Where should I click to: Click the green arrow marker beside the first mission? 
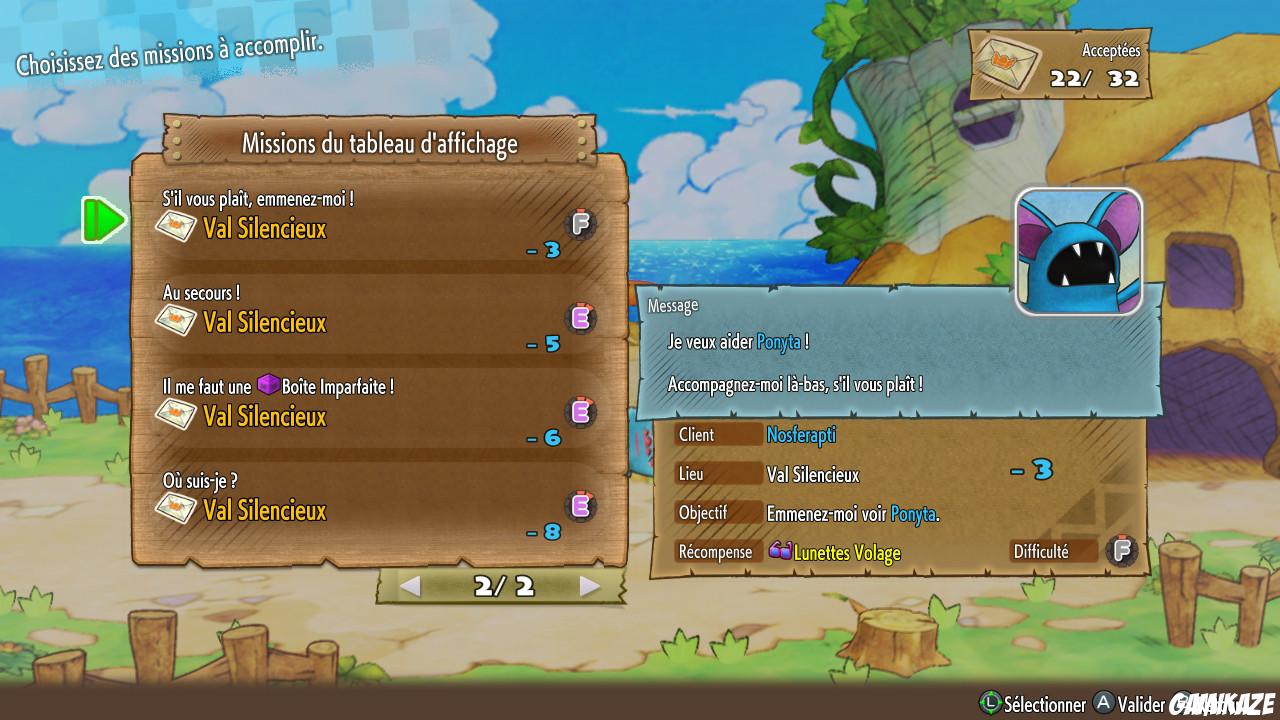(104, 222)
